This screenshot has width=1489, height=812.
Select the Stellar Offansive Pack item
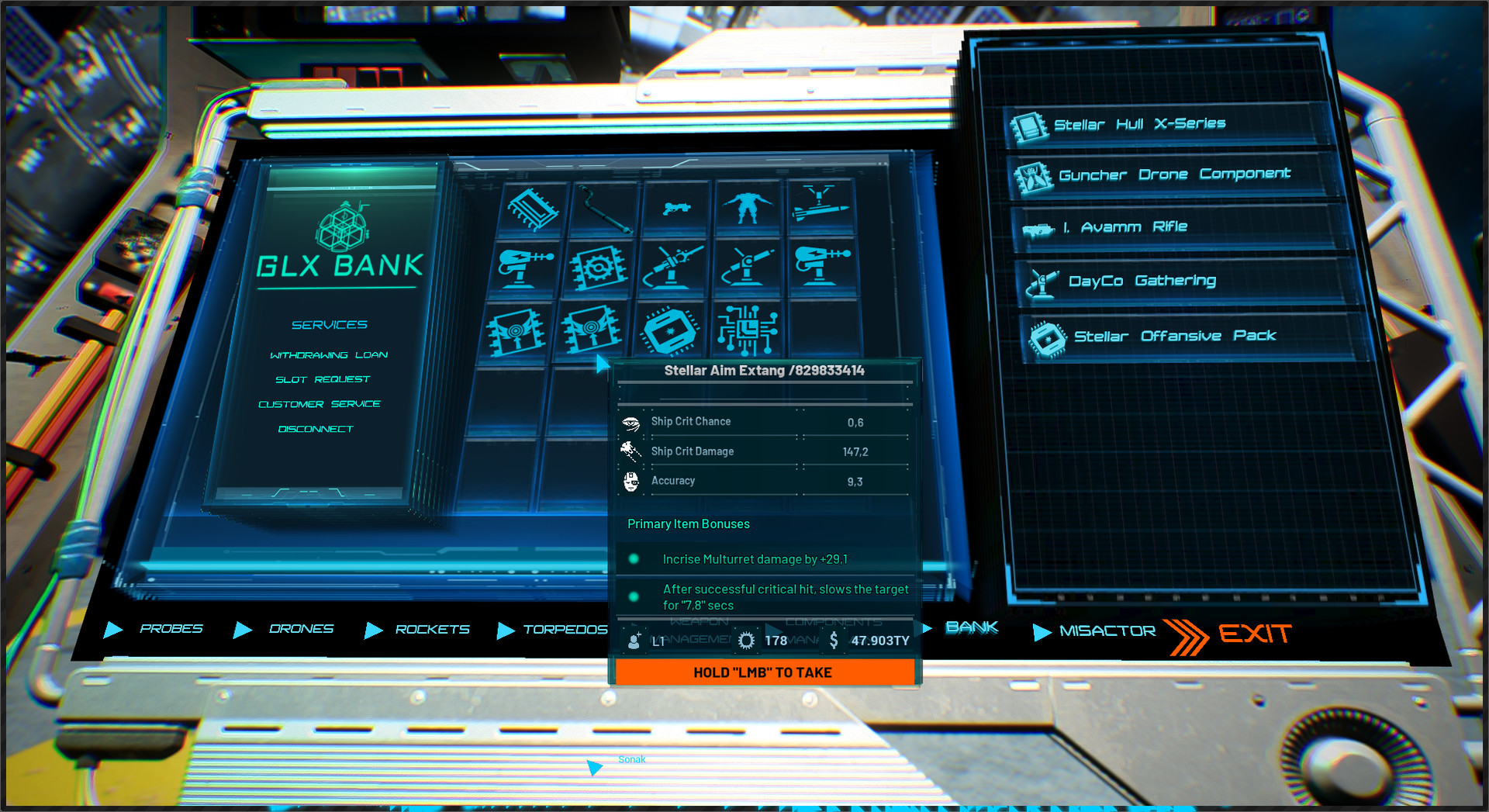tap(1176, 335)
